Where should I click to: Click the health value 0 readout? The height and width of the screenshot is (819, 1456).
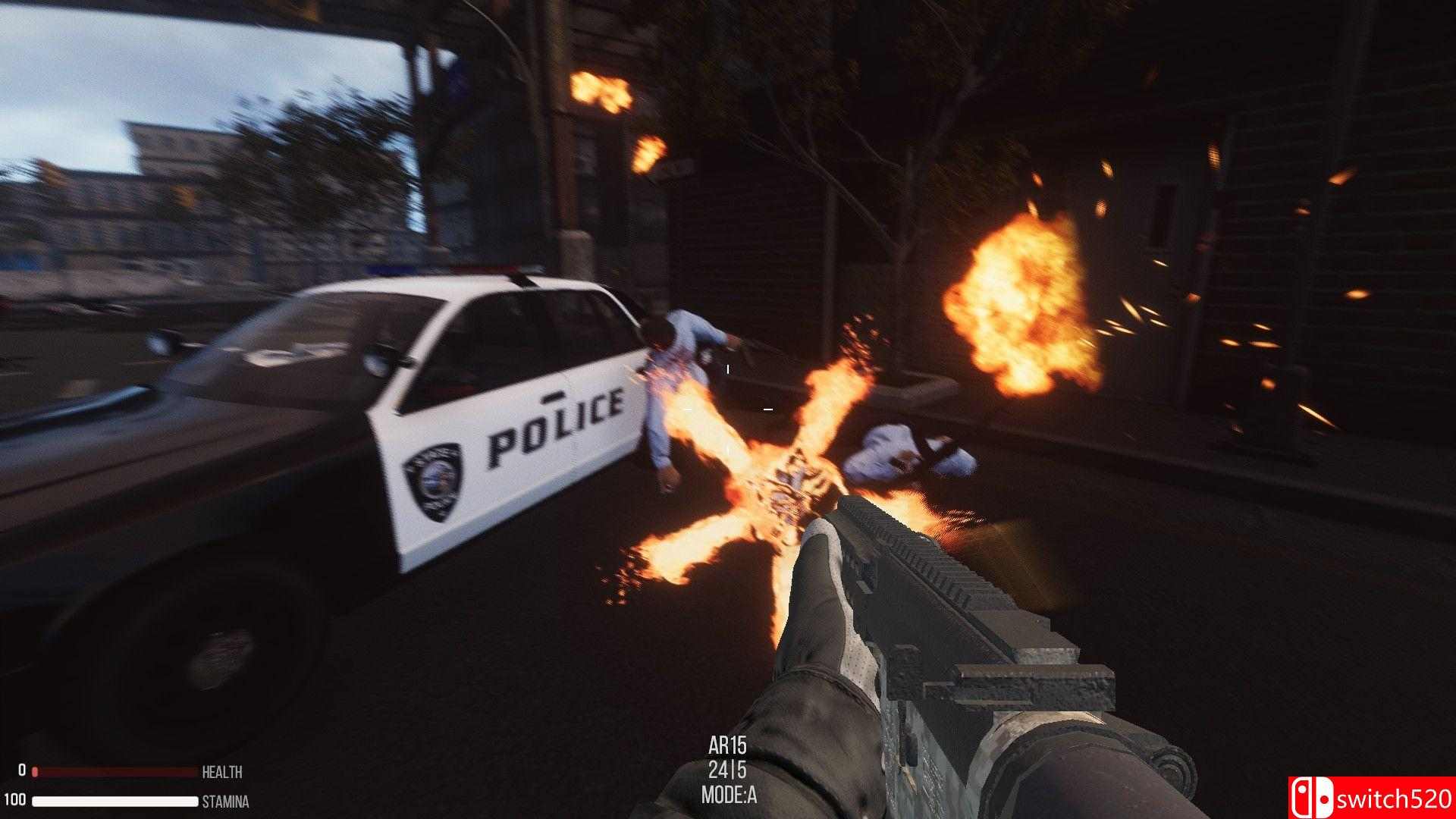pyautogui.click(x=23, y=771)
